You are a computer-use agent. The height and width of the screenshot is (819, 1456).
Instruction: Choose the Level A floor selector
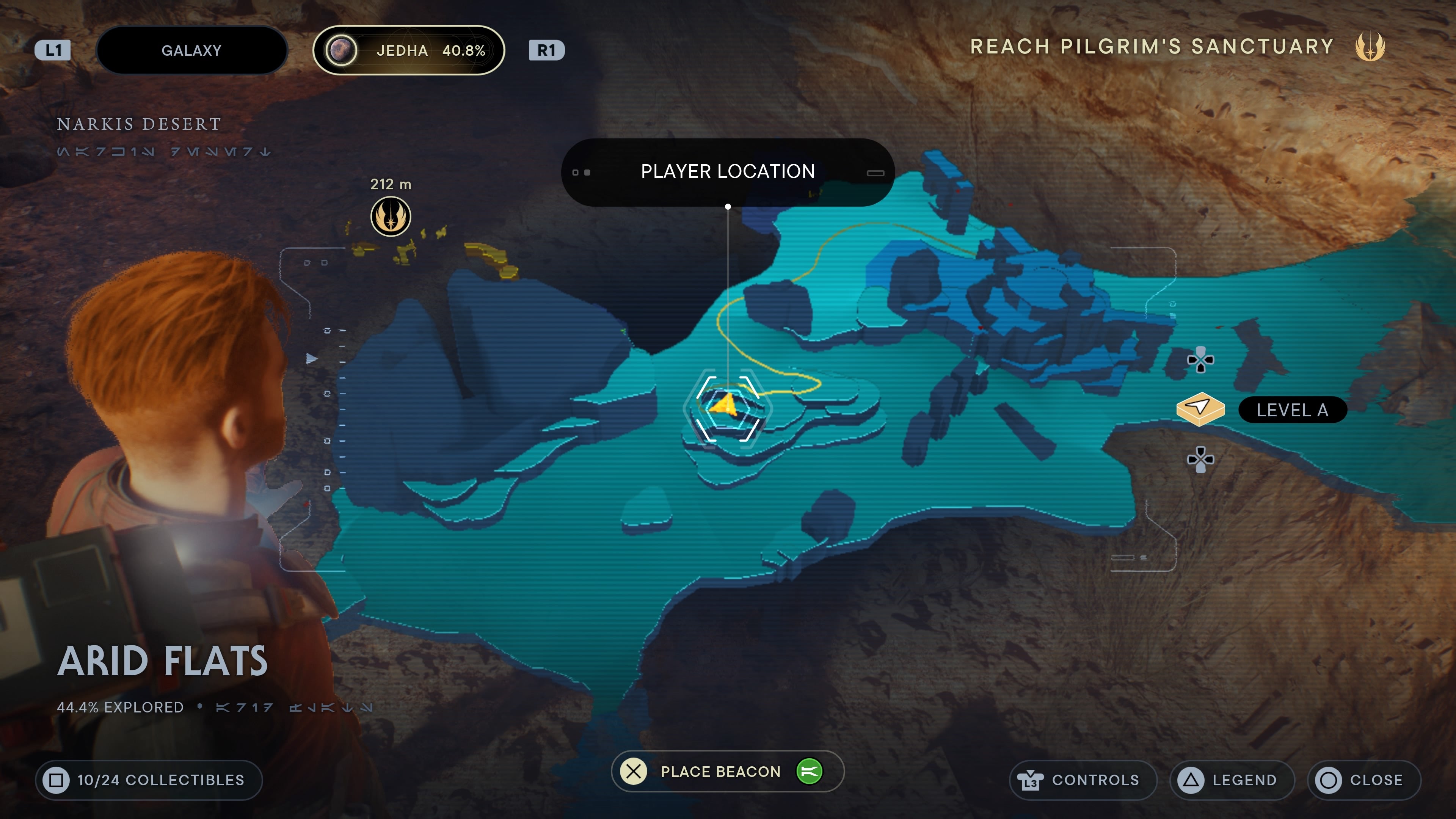click(x=1261, y=410)
